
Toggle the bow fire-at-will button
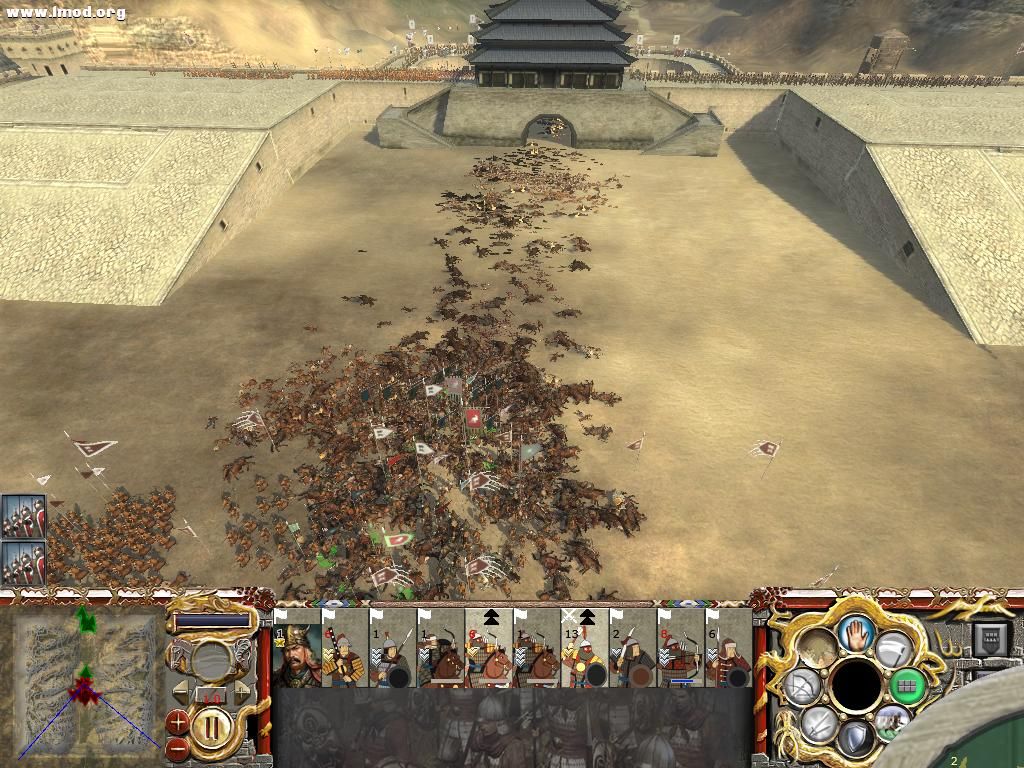pyautogui.click(x=801, y=685)
